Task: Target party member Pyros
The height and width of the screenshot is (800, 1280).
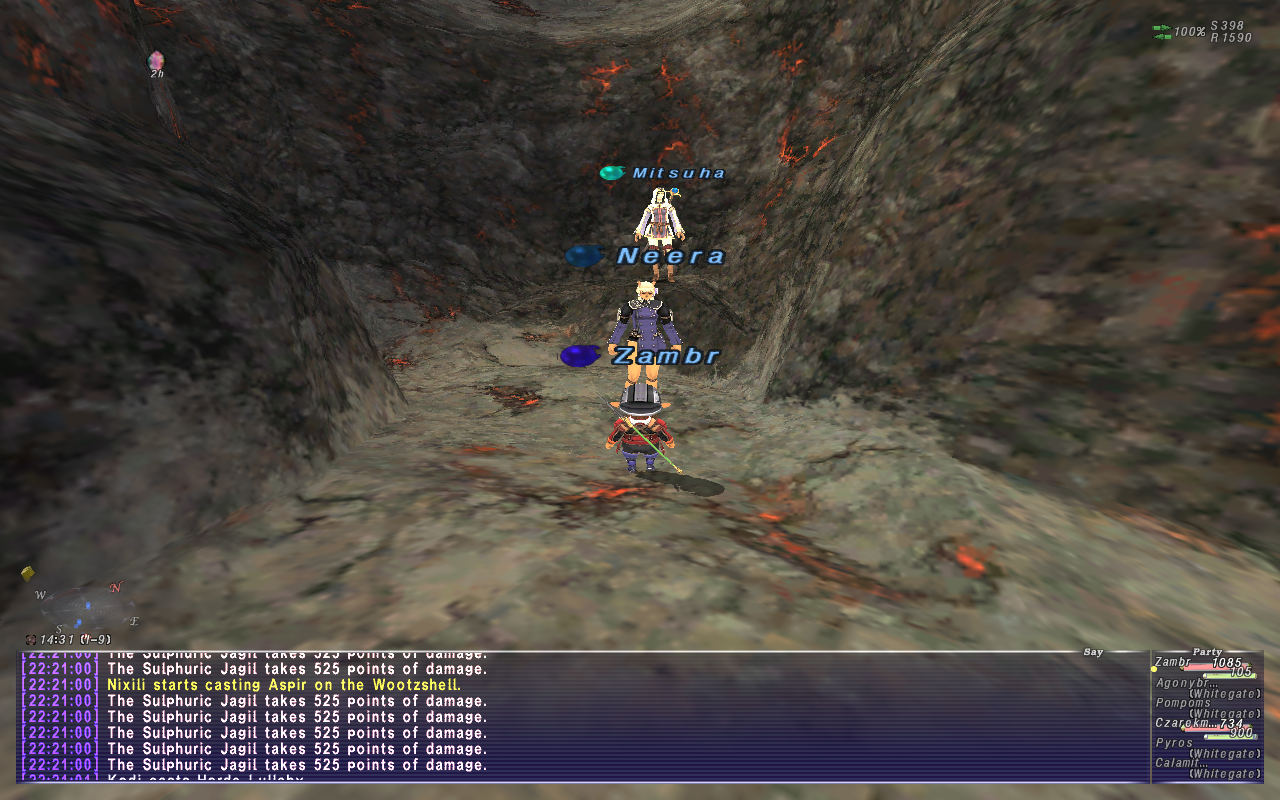Action: pyautogui.click(x=1174, y=743)
